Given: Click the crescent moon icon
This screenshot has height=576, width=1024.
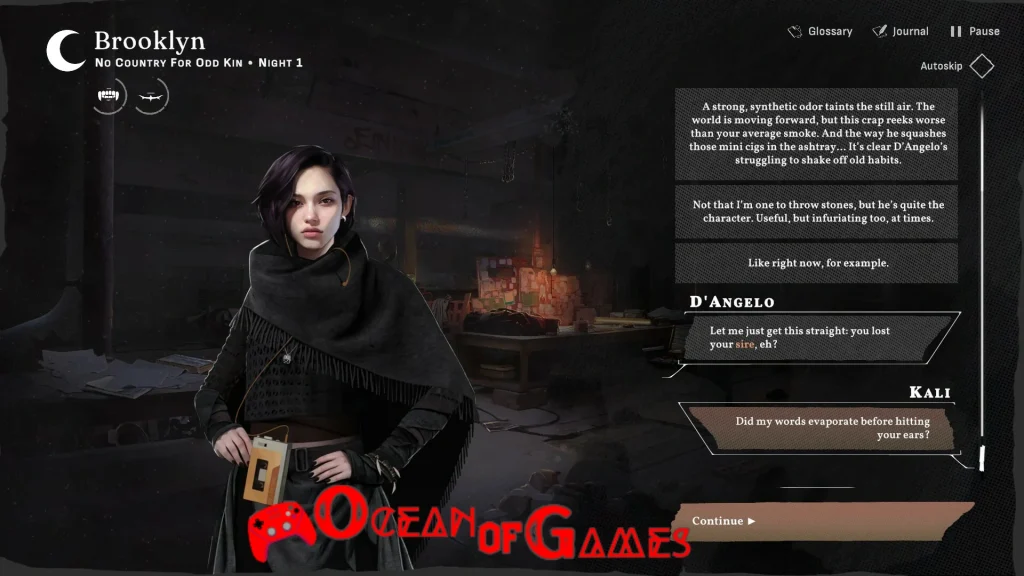Looking at the screenshot, I should click(x=66, y=51).
